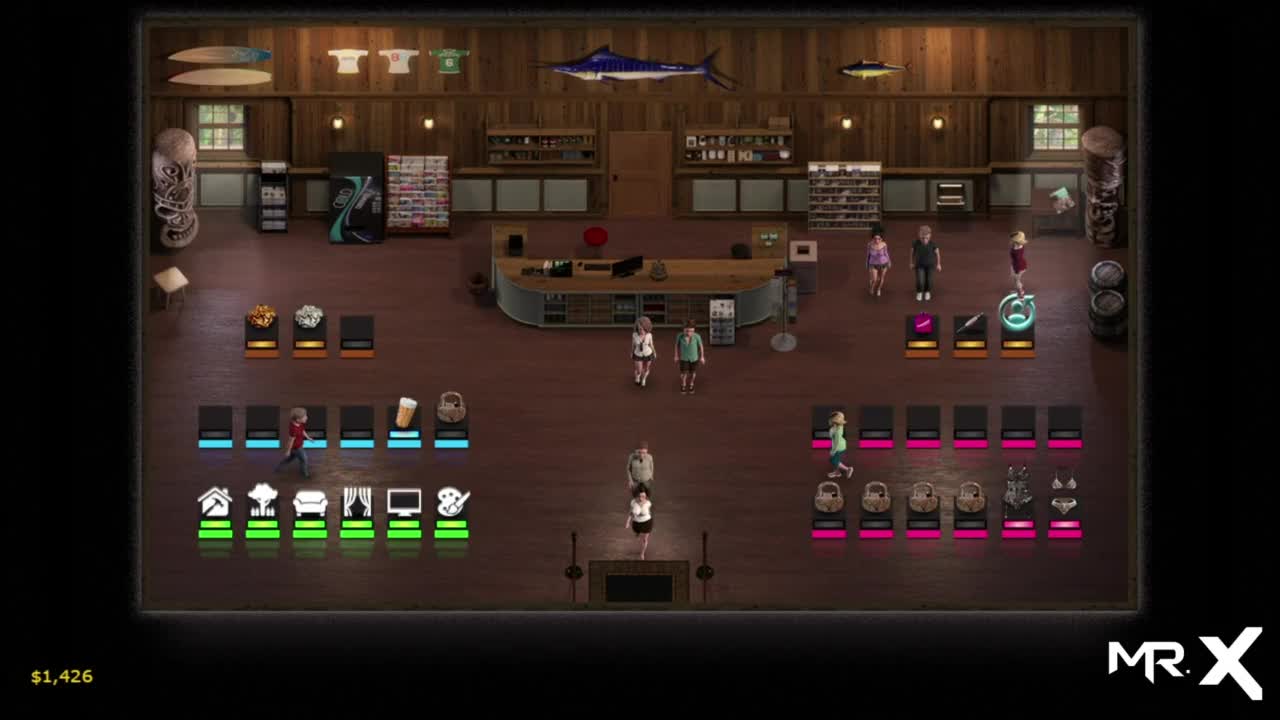The width and height of the screenshot is (1280, 720).
Task: Activate the teal character swap icon
Action: coord(1017,312)
